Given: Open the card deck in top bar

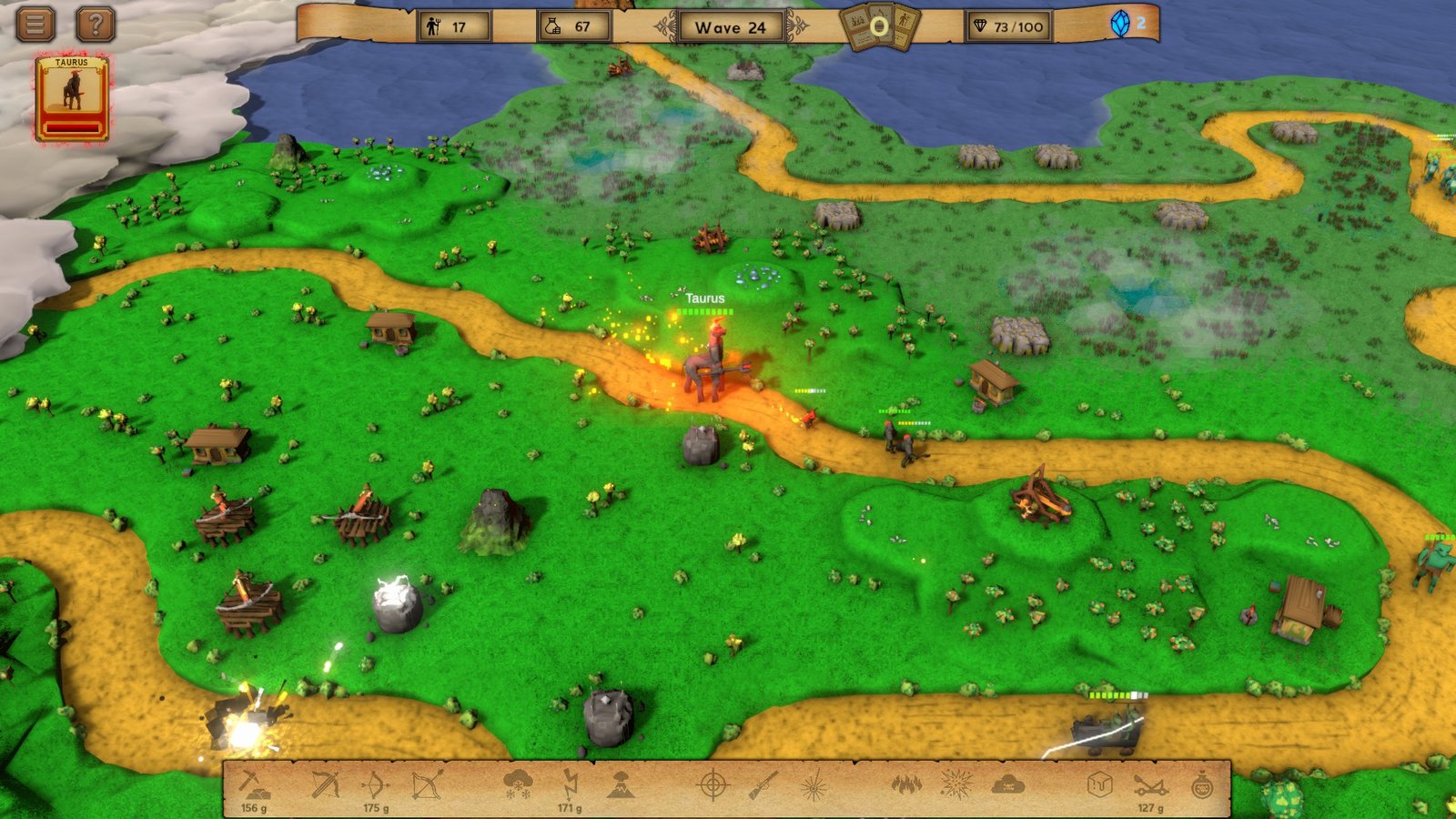Looking at the screenshot, I should point(879,26).
